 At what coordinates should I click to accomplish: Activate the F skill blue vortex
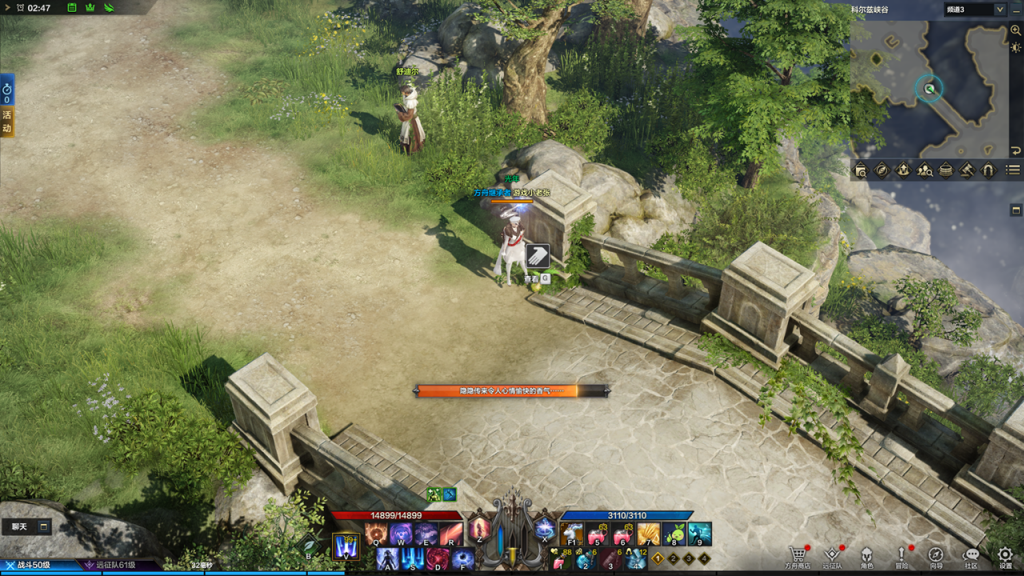[461, 559]
